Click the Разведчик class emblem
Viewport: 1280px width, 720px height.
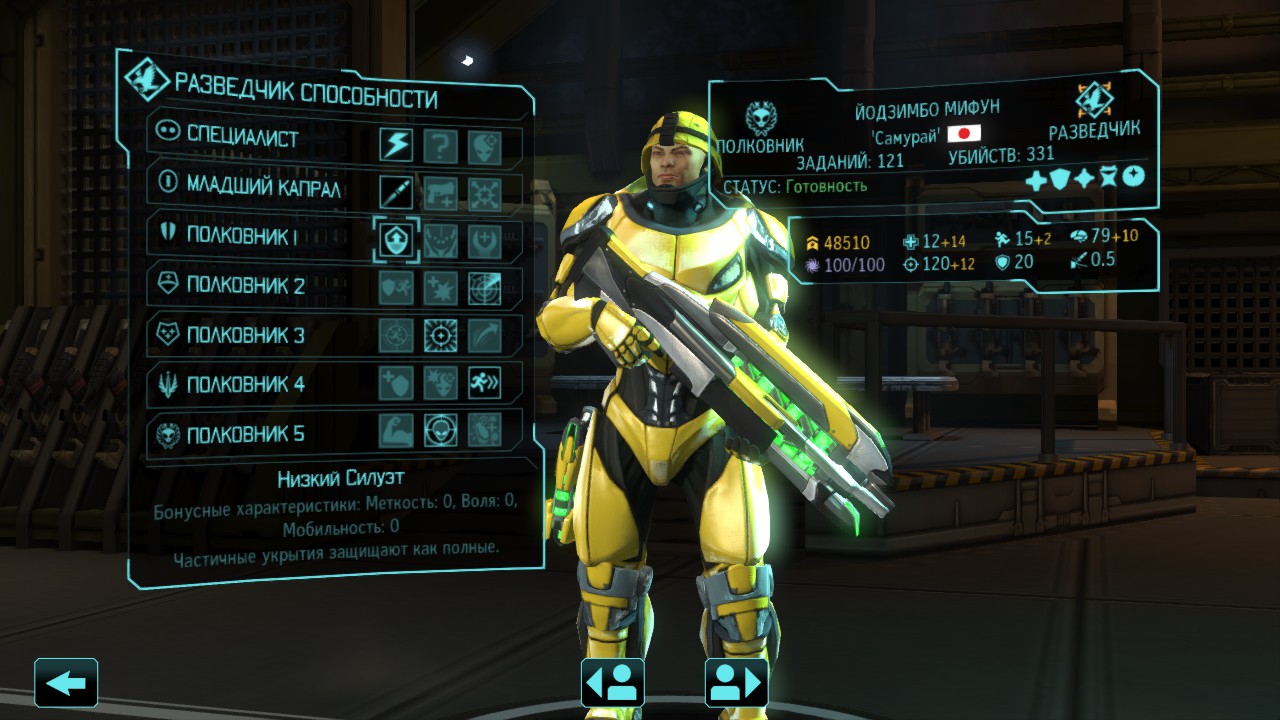(x=1094, y=100)
